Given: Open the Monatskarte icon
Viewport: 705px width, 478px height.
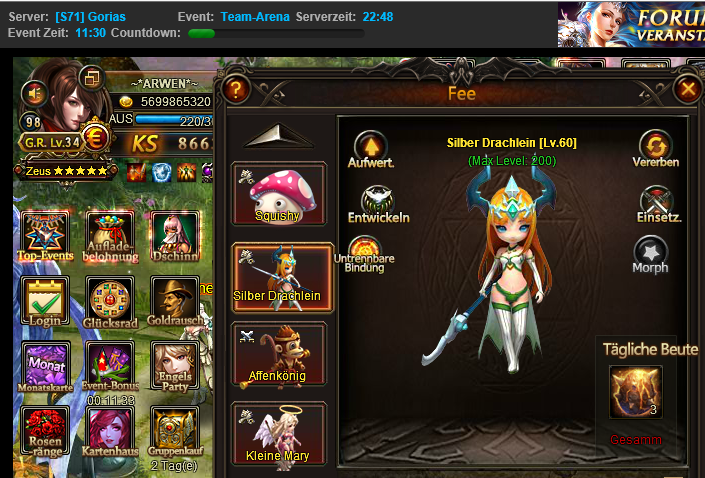Looking at the screenshot, I should coord(46,367).
